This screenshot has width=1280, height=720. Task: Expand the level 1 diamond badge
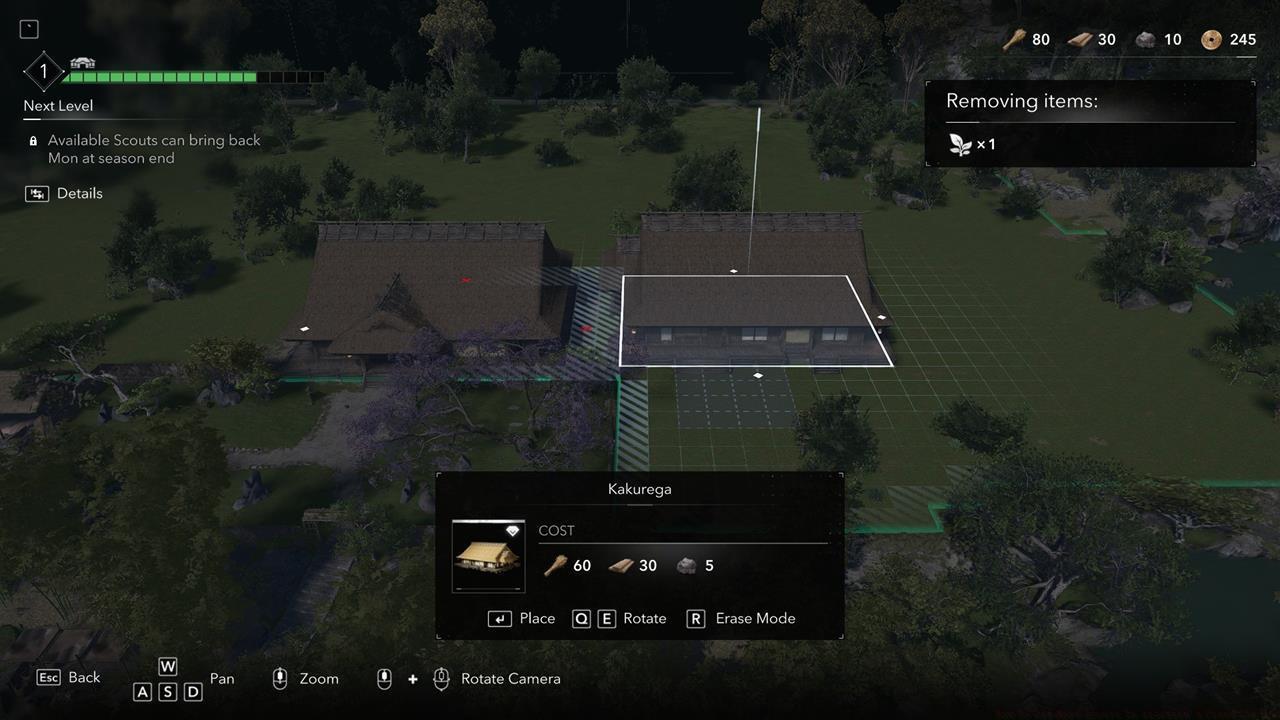click(x=42, y=71)
